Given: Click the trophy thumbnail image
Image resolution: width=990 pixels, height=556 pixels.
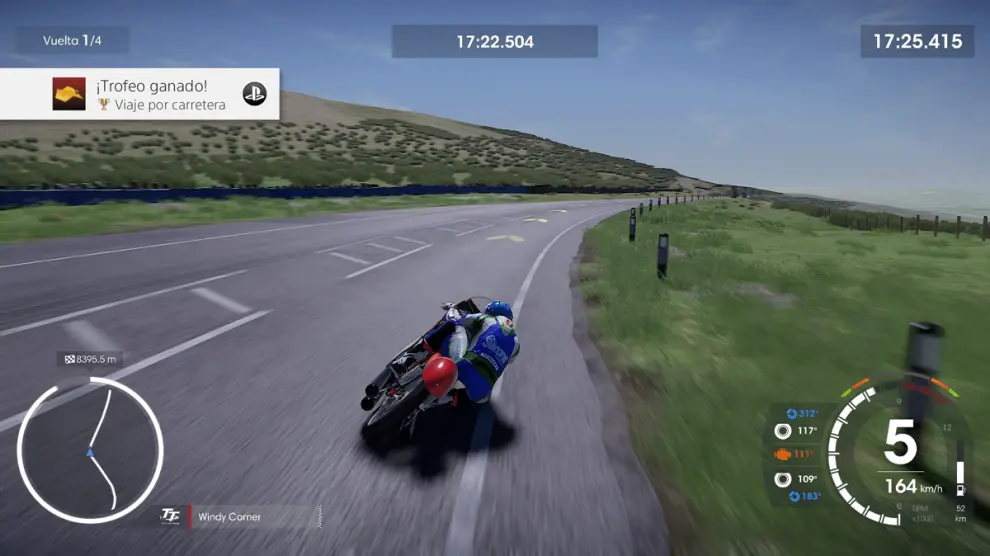Looking at the screenshot, I should 69,94.
